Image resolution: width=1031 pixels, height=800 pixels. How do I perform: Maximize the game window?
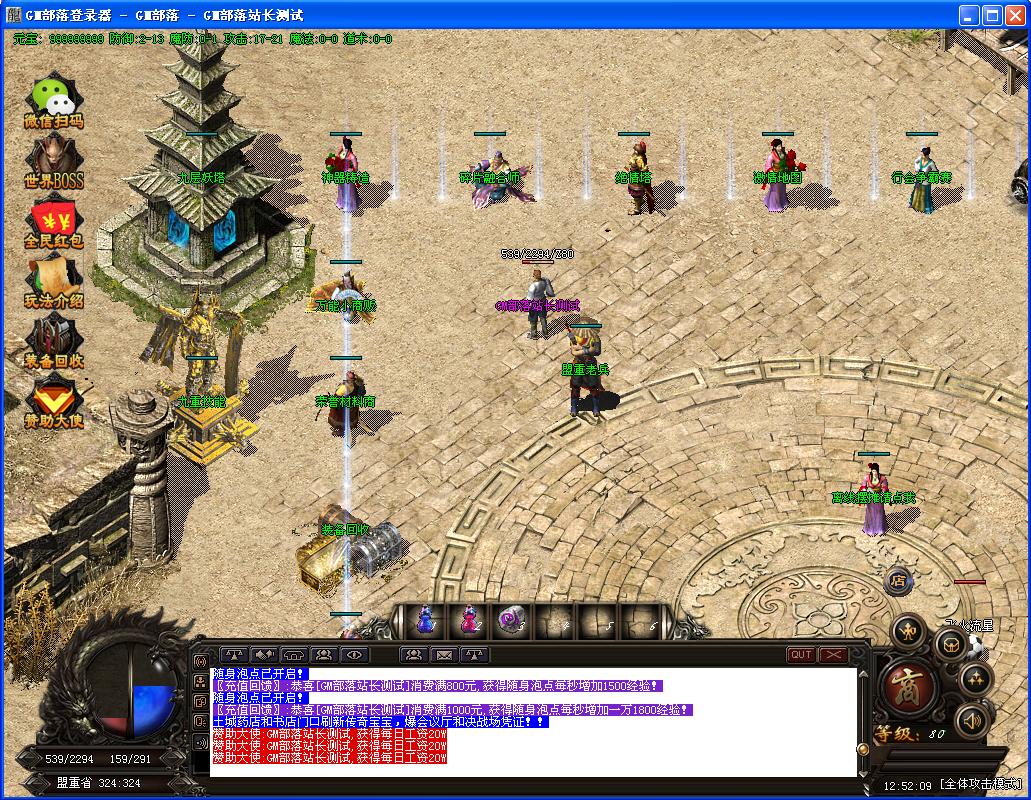click(992, 15)
